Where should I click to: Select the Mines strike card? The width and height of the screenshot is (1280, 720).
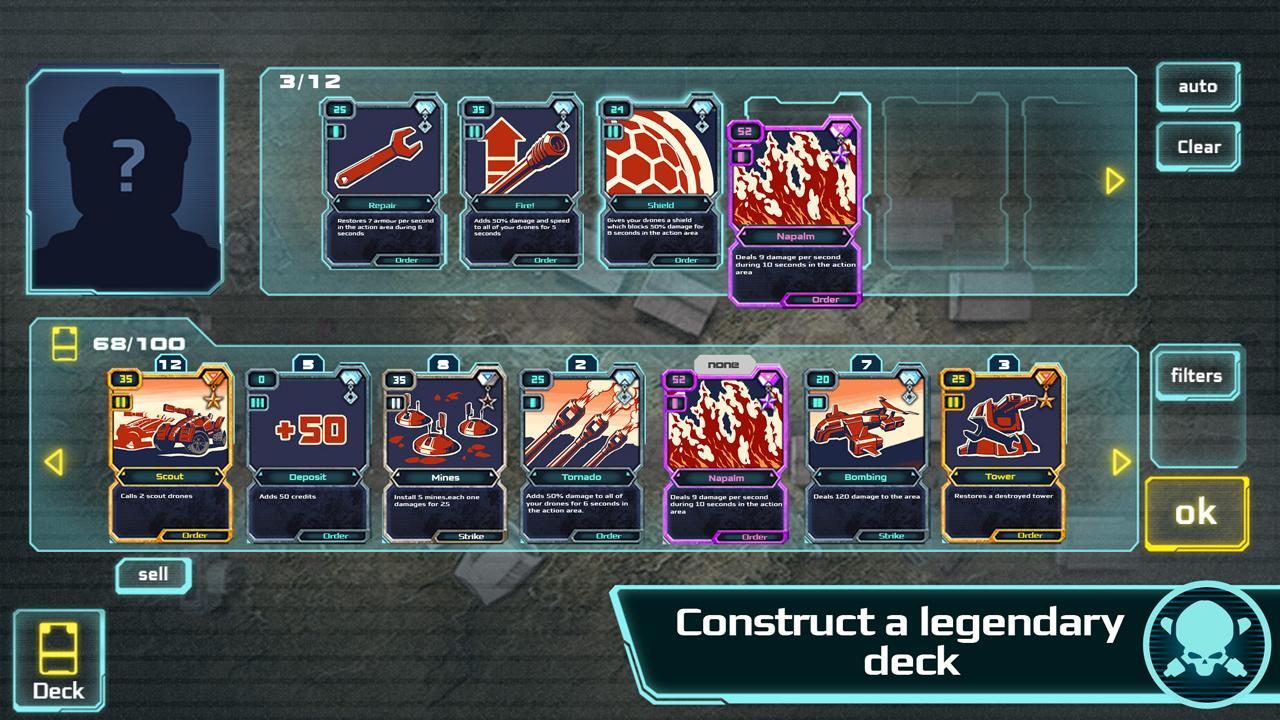pyautogui.click(x=445, y=455)
